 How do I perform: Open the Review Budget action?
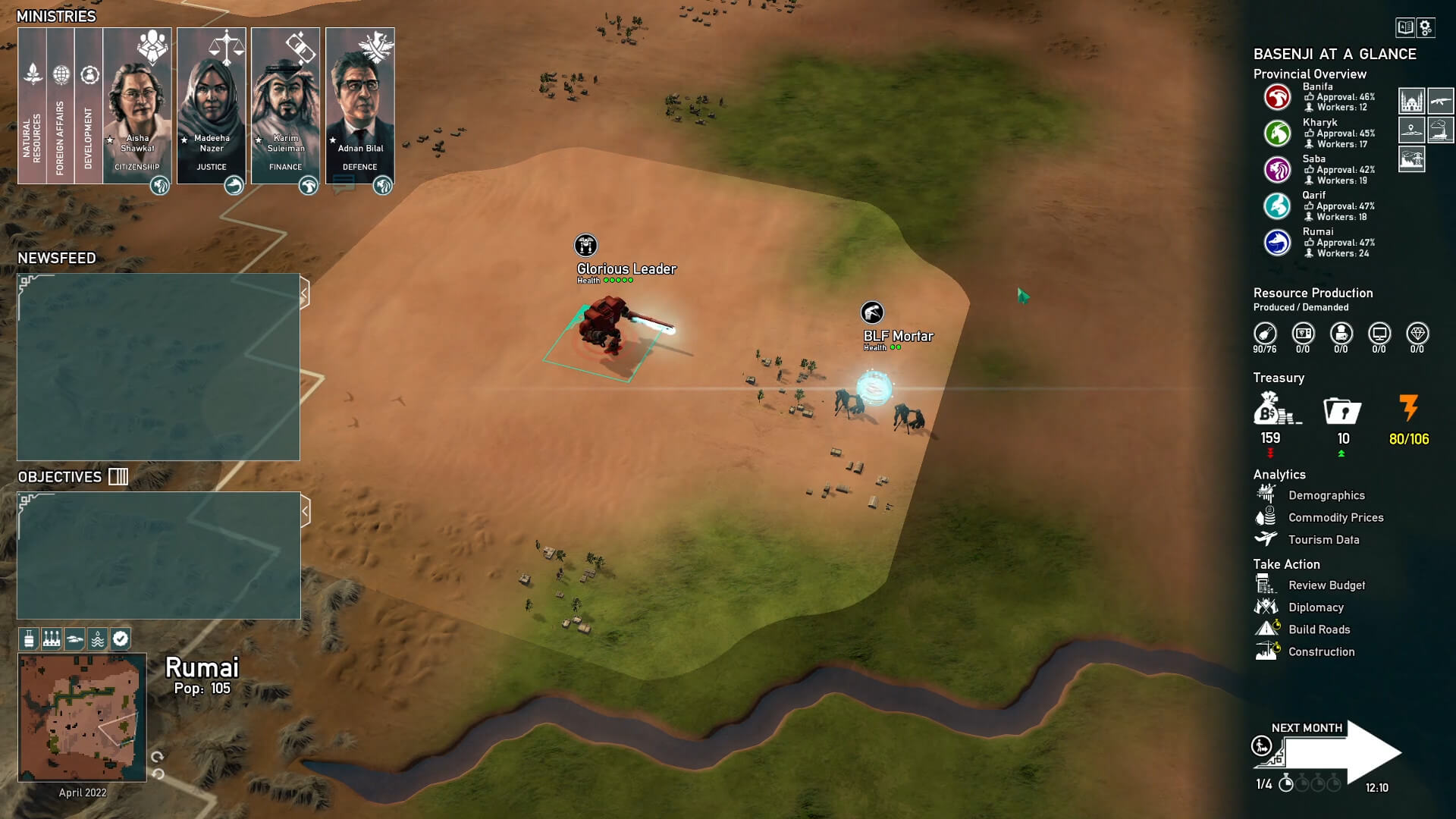click(x=1265, y=585)
